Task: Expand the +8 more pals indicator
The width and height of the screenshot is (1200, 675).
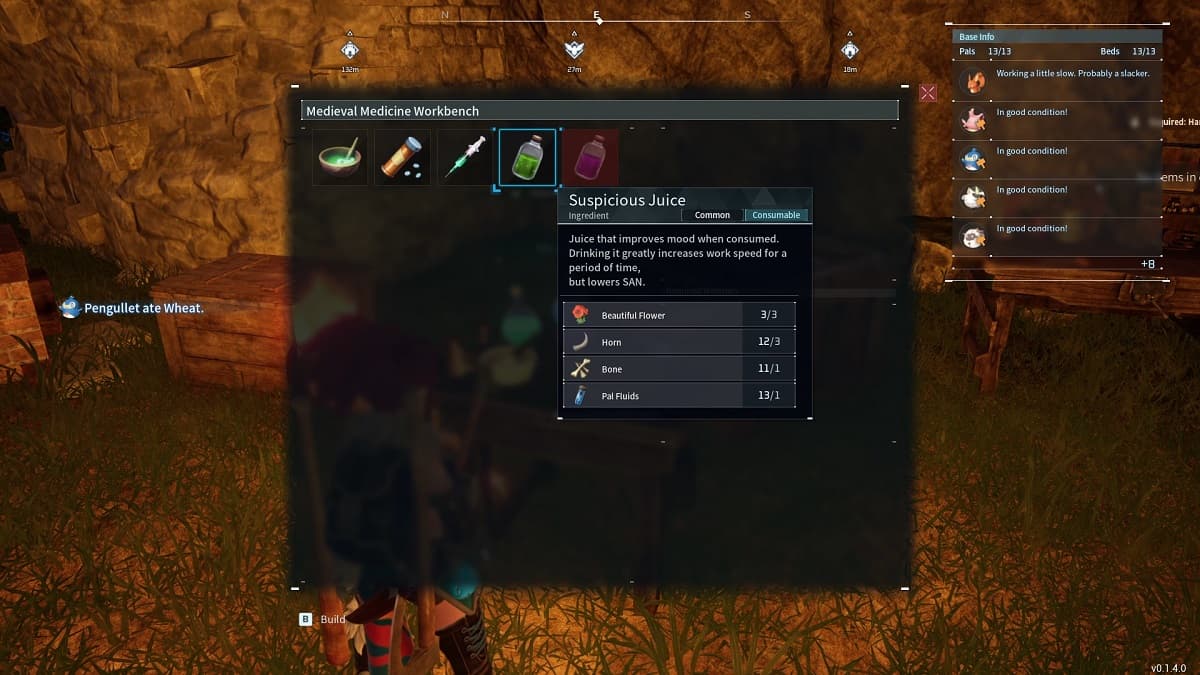Action: [x=1148, y=264]
